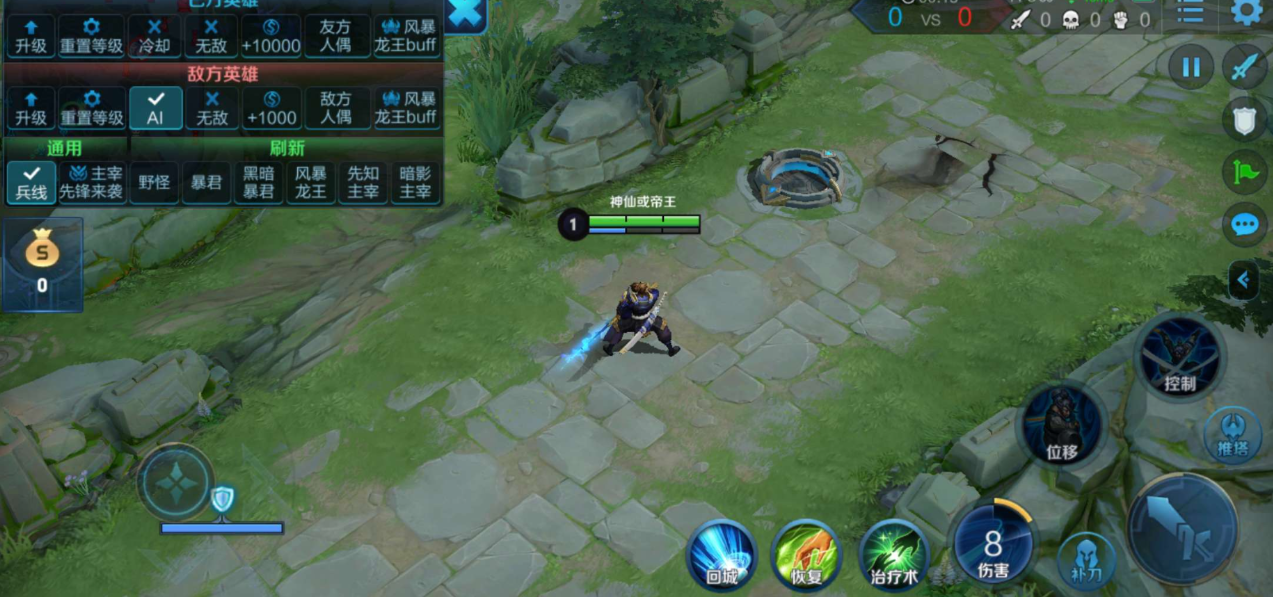Tap the 推塔 tower attack button

pyautogui.click(x=1232, y=433)
